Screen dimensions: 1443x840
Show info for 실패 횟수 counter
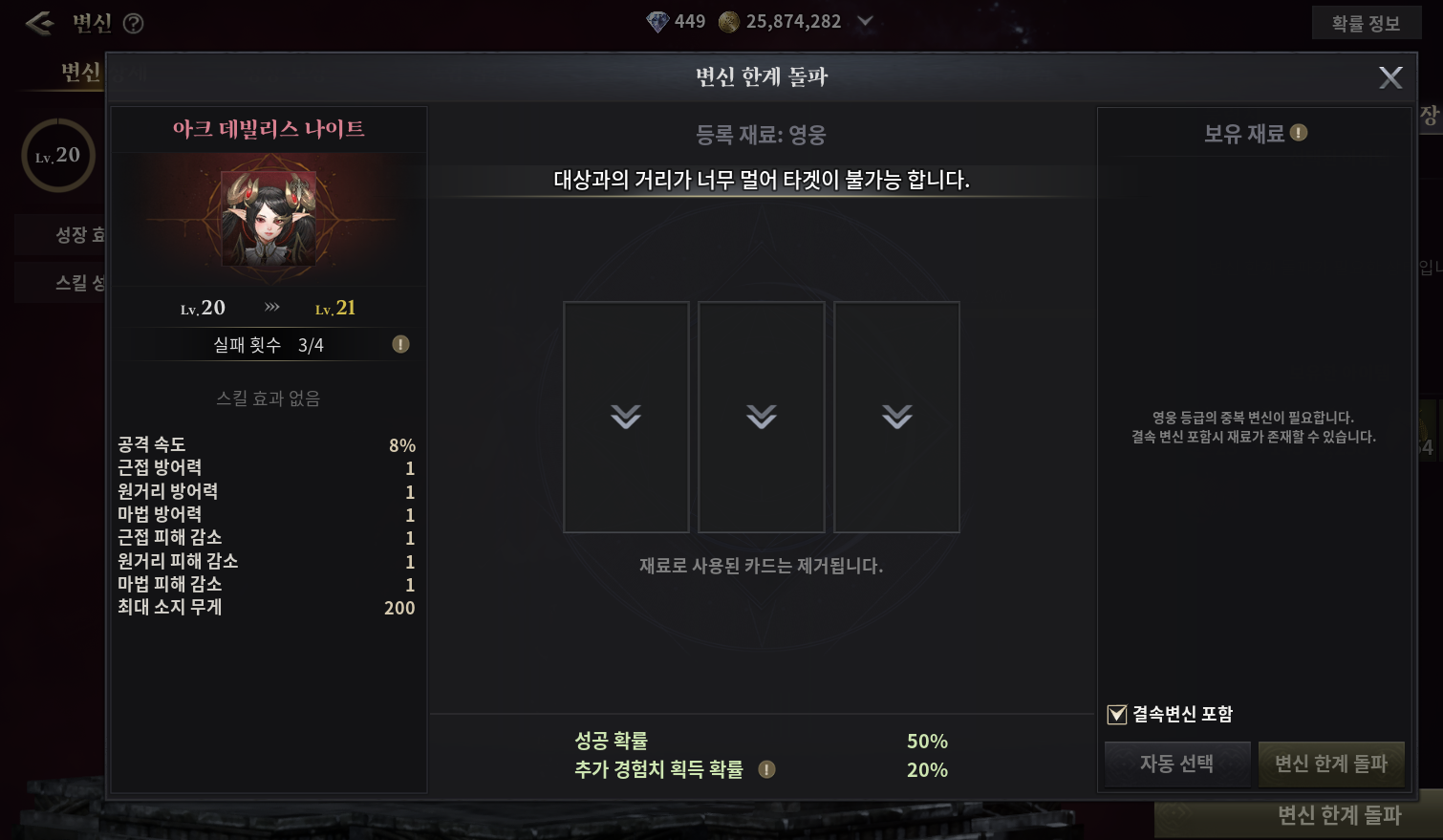click(x=400, y=344)
